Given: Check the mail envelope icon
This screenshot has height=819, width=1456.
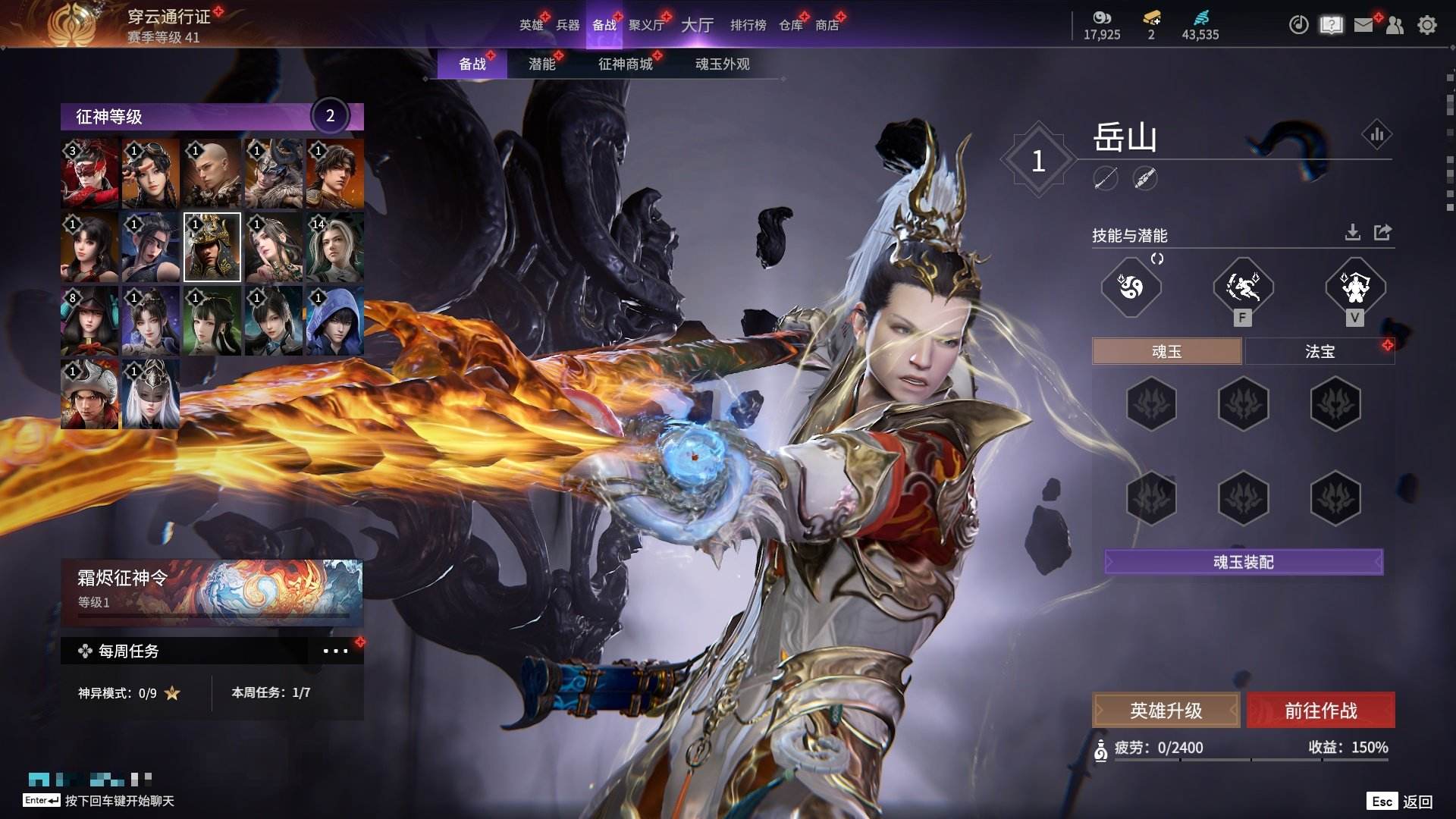Looking at the screenshot, I should pyautogui.click(x=1363, y=25).
